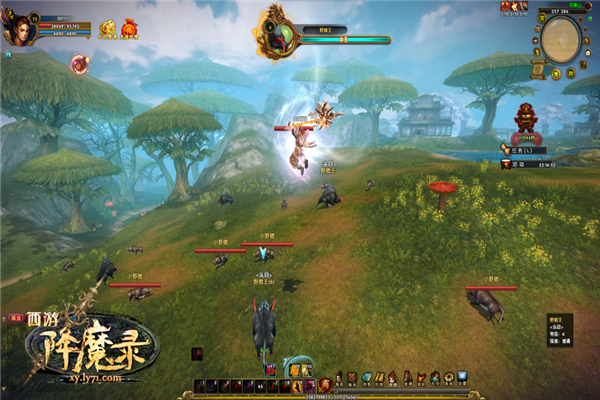600x400 pixels.
Task: Click the gold ingot reward icon
Action: [108, 30]
